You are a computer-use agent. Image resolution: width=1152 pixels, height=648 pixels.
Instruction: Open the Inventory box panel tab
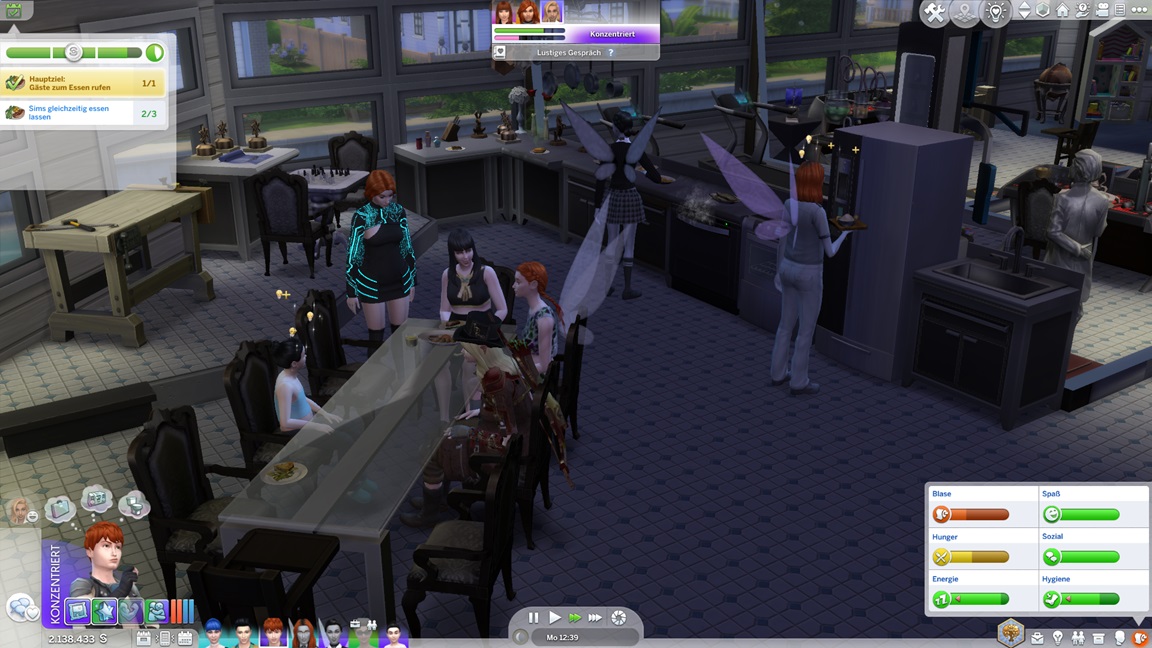coord(1099,637)
